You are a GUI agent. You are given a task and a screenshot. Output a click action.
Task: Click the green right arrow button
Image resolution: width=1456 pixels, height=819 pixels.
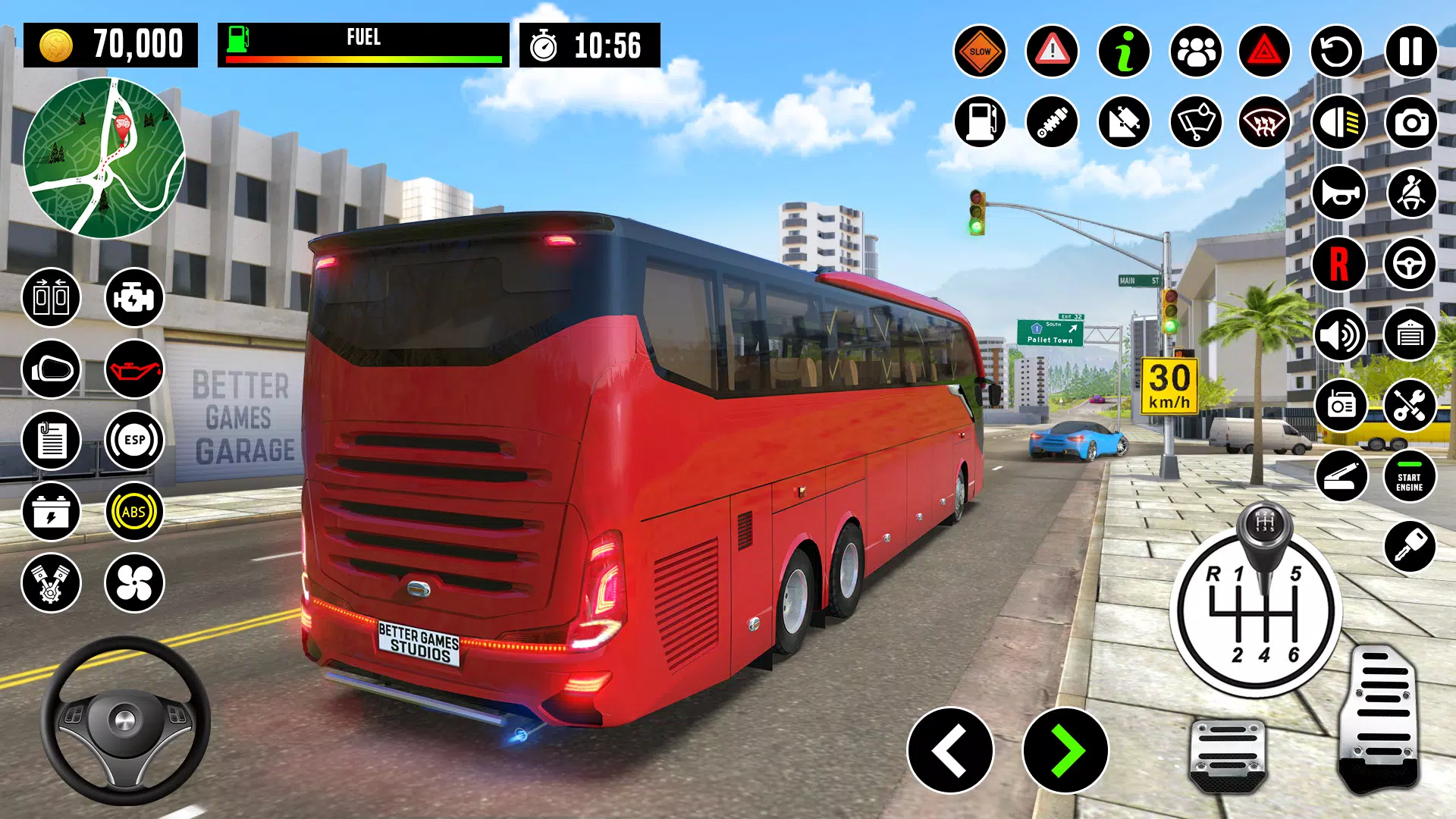(x=1065, y=750)
